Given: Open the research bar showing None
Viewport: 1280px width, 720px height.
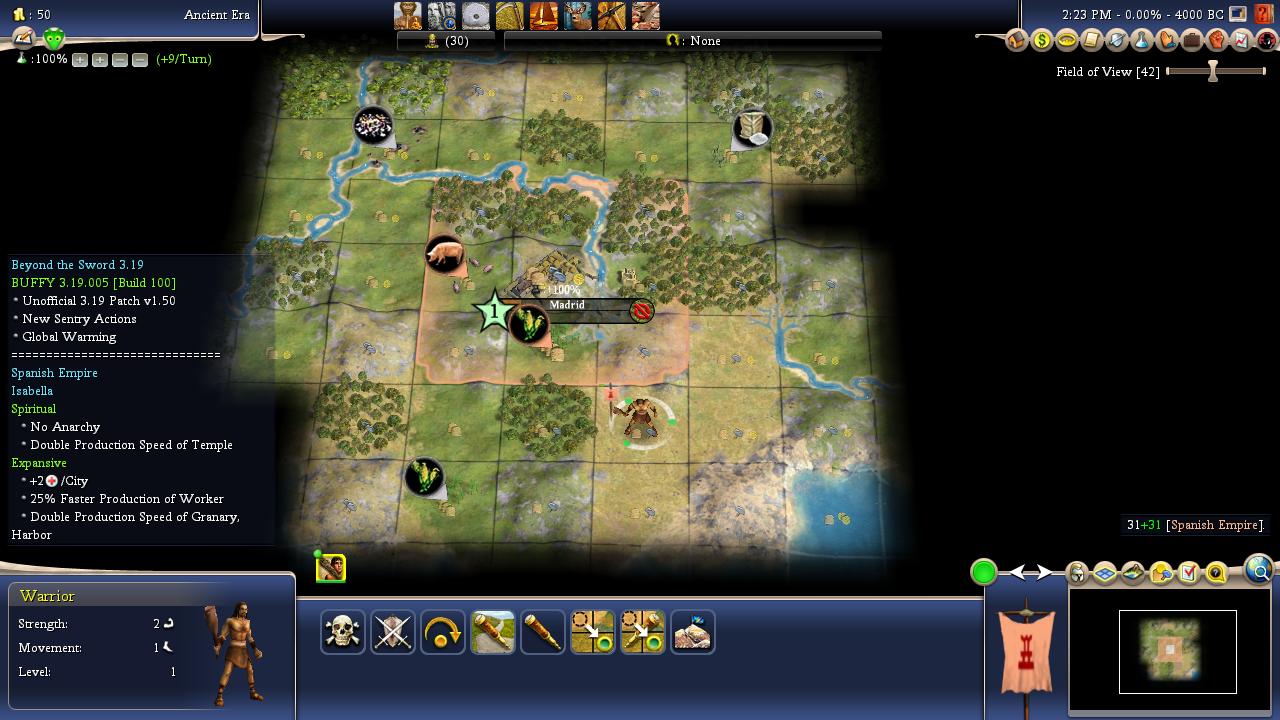Looking at the screenshot, I should [x=692, y=41].
